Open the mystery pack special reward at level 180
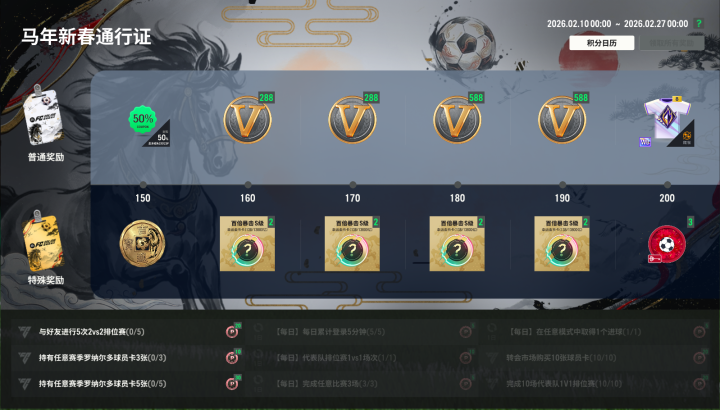 point(457,244)
